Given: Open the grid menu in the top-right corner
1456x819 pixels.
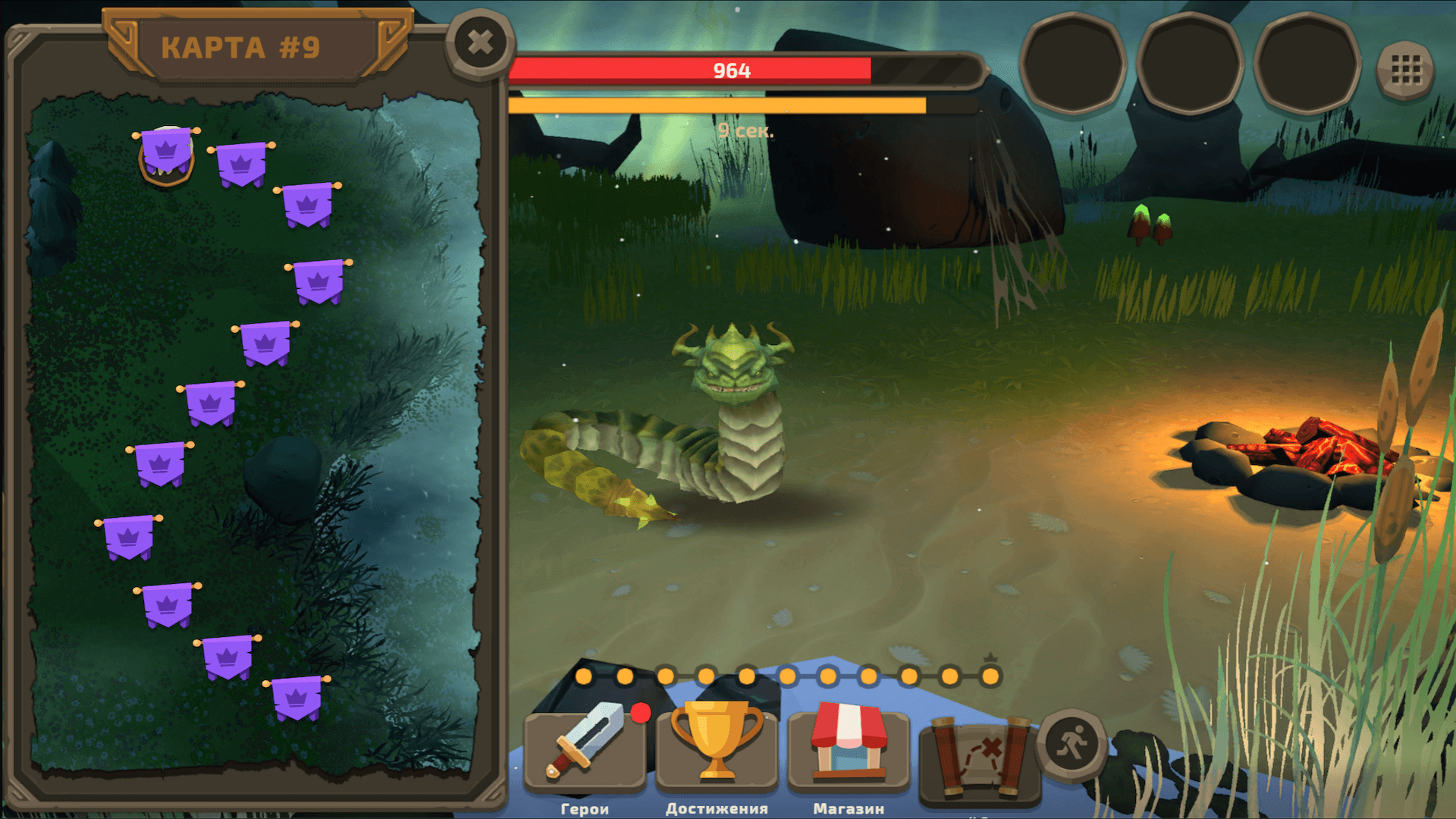Looking at the screenshot, I should (1408, 68).
